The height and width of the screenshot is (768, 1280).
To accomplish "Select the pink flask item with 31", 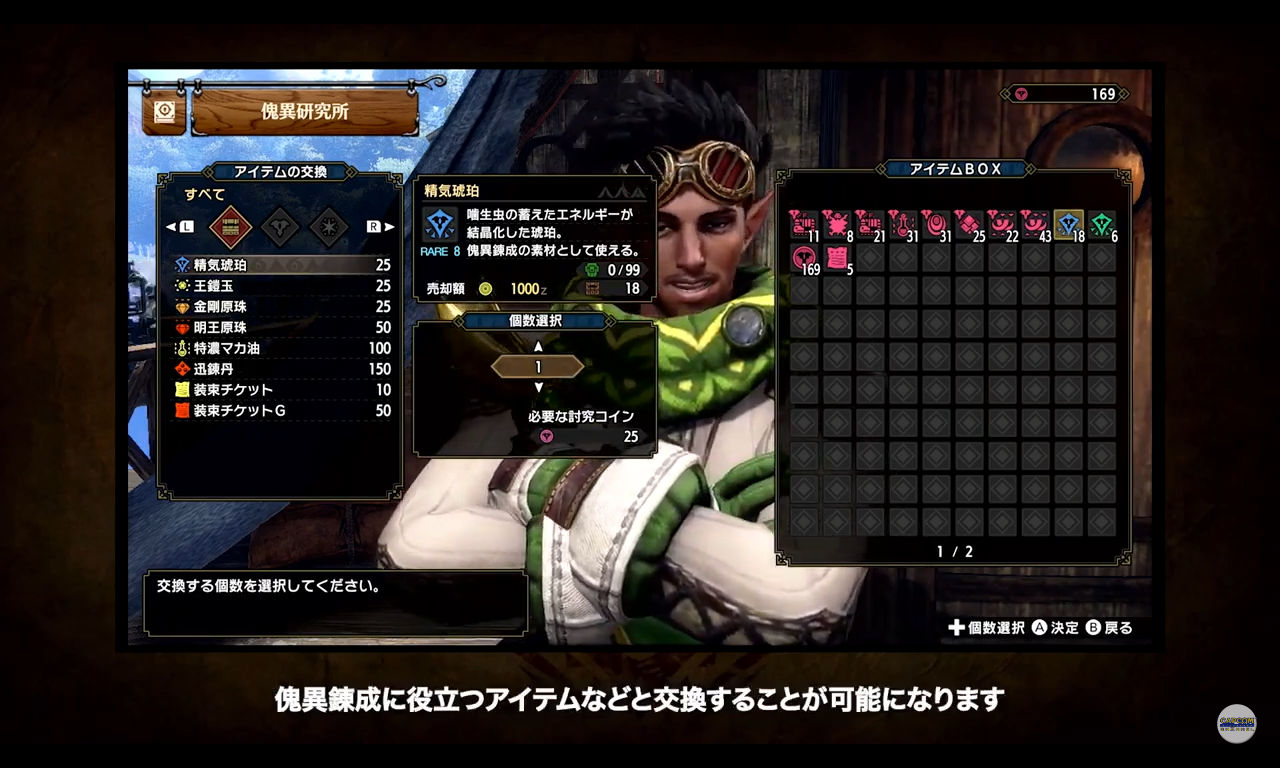I will click(x=903, y=225).
